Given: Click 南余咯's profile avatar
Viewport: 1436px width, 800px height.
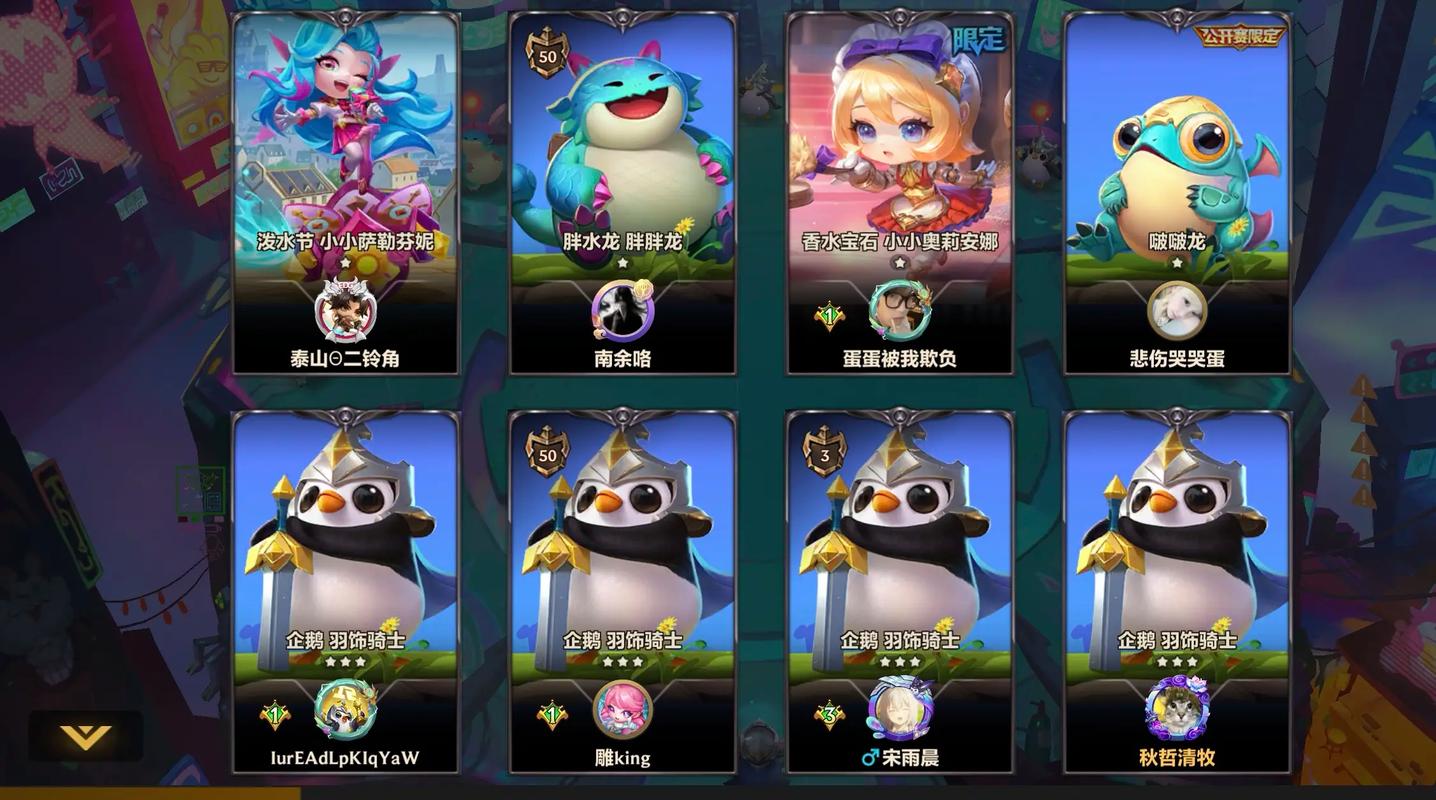Looking at the screenshot, I should tap(622, 311).
